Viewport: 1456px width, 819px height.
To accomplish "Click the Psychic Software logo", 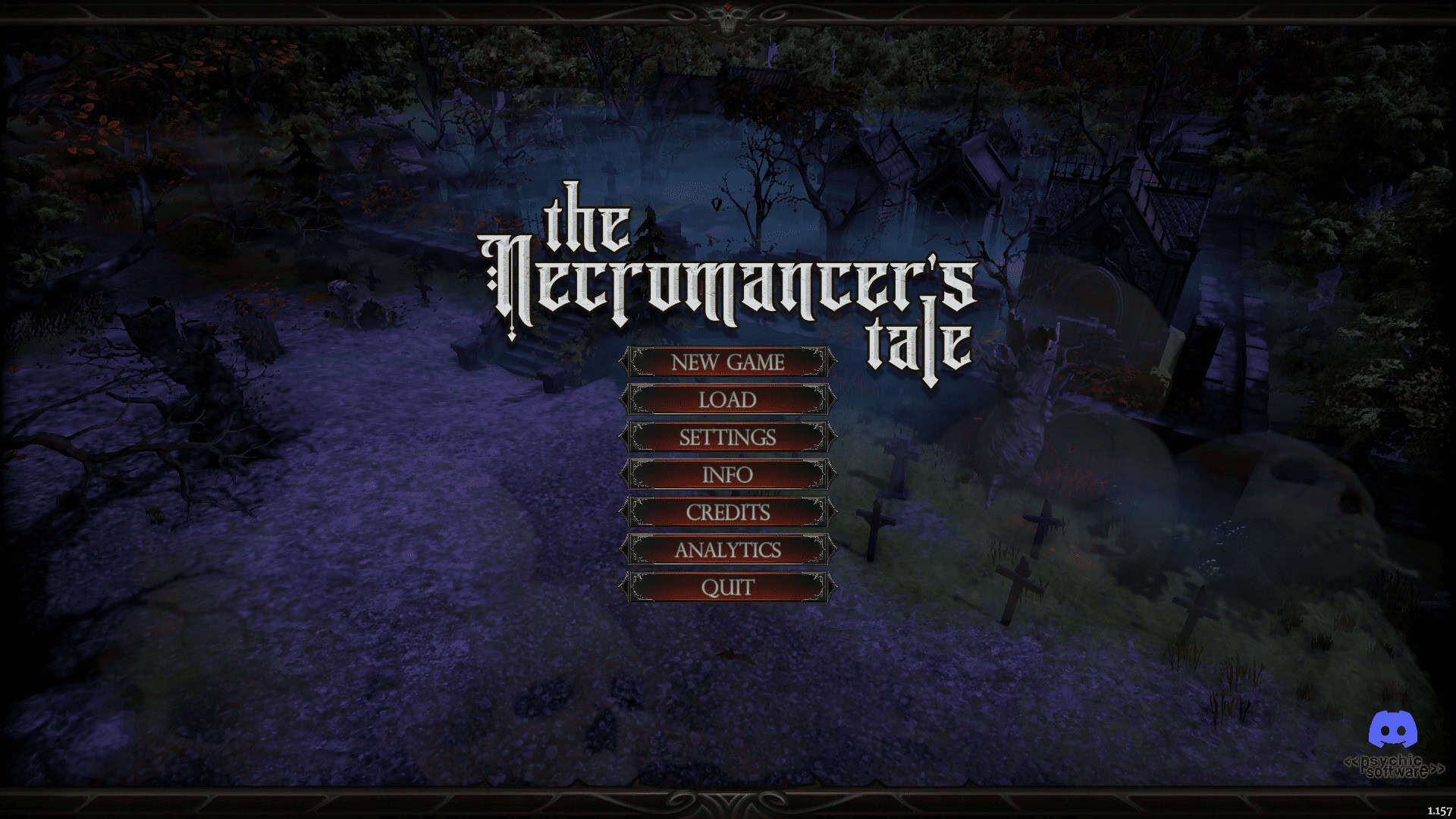I will (x=1394, y=767).
